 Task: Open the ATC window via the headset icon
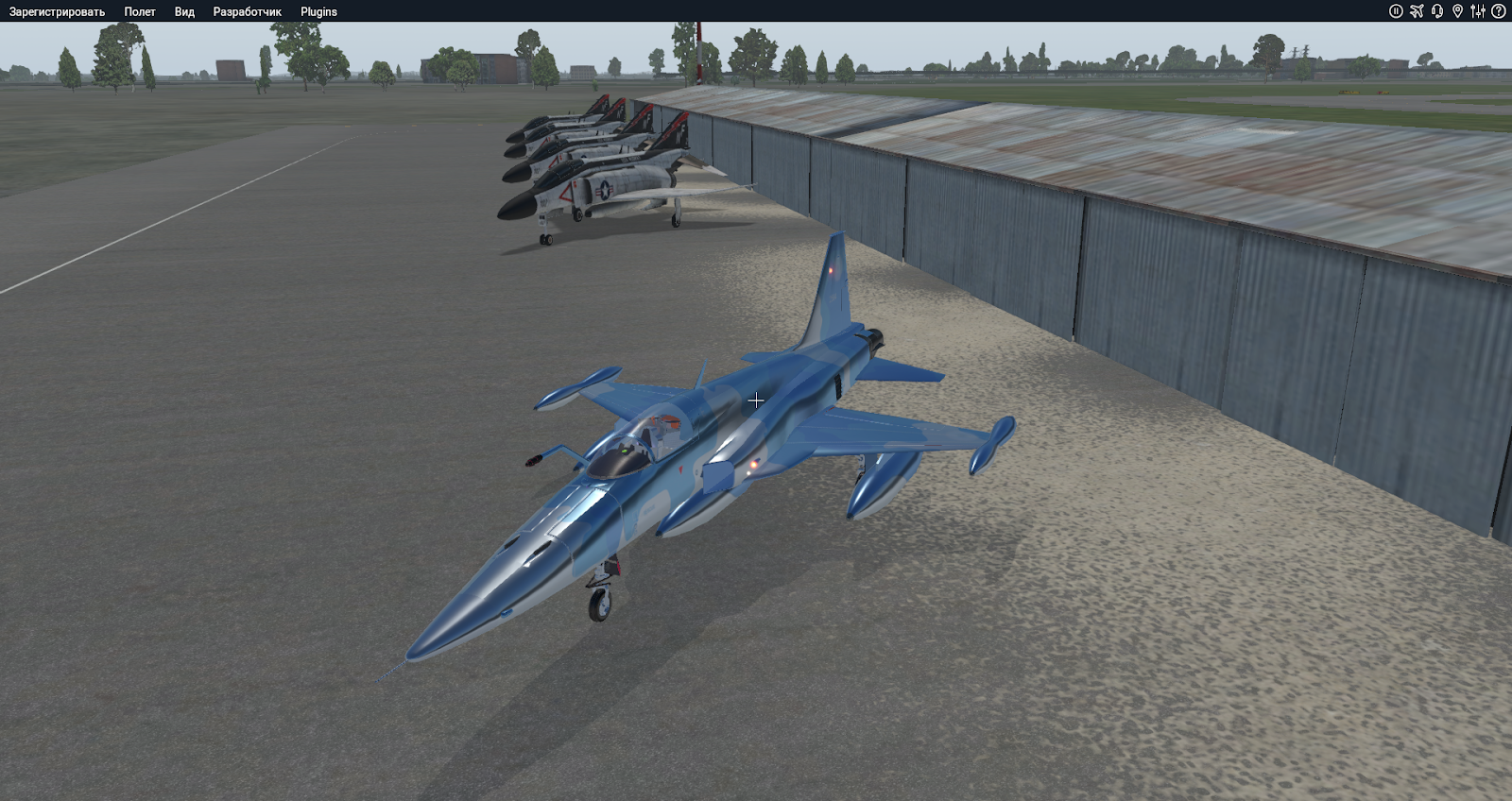[1437, 10]
